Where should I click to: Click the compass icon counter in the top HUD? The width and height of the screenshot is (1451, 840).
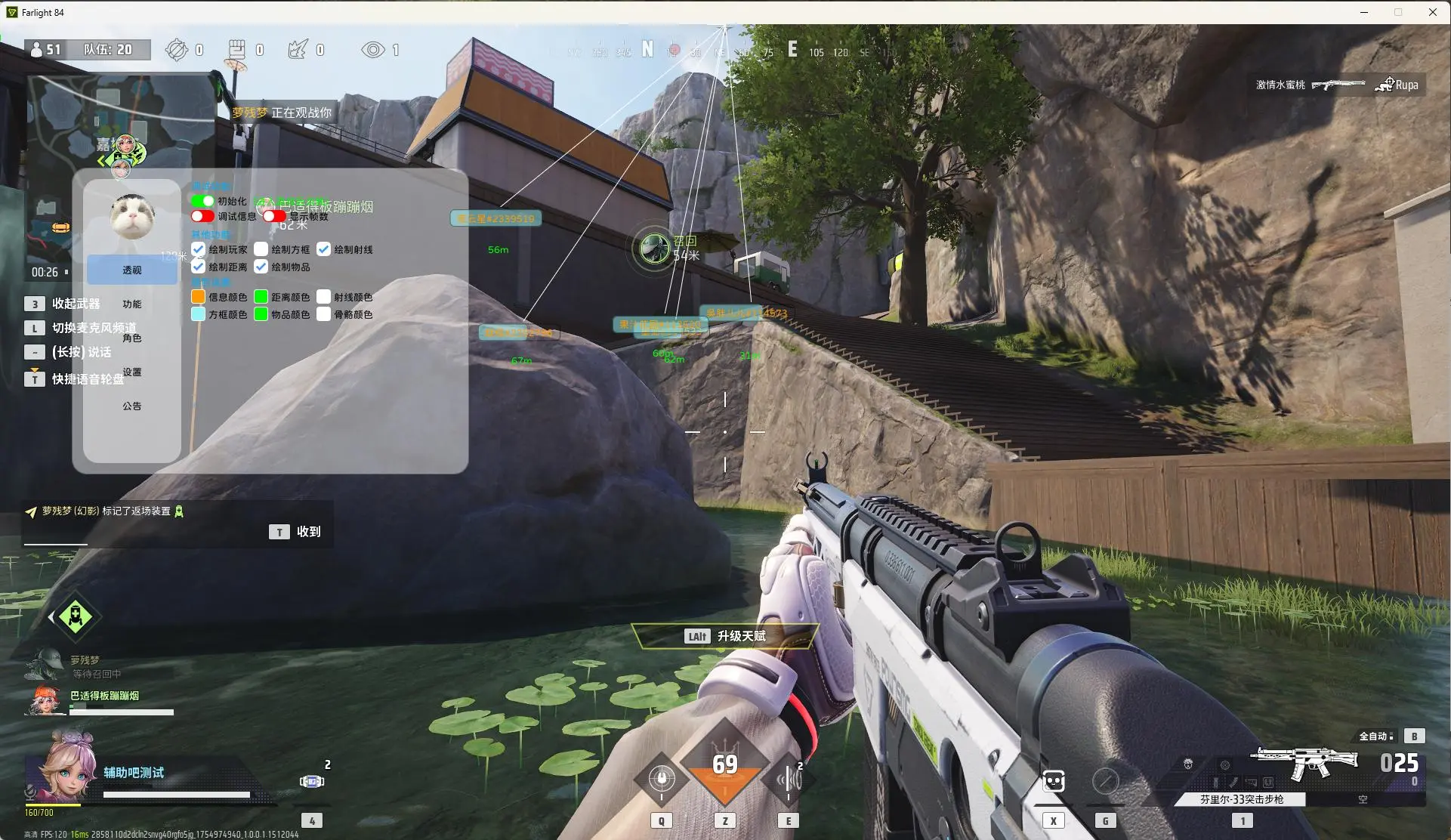177,49
